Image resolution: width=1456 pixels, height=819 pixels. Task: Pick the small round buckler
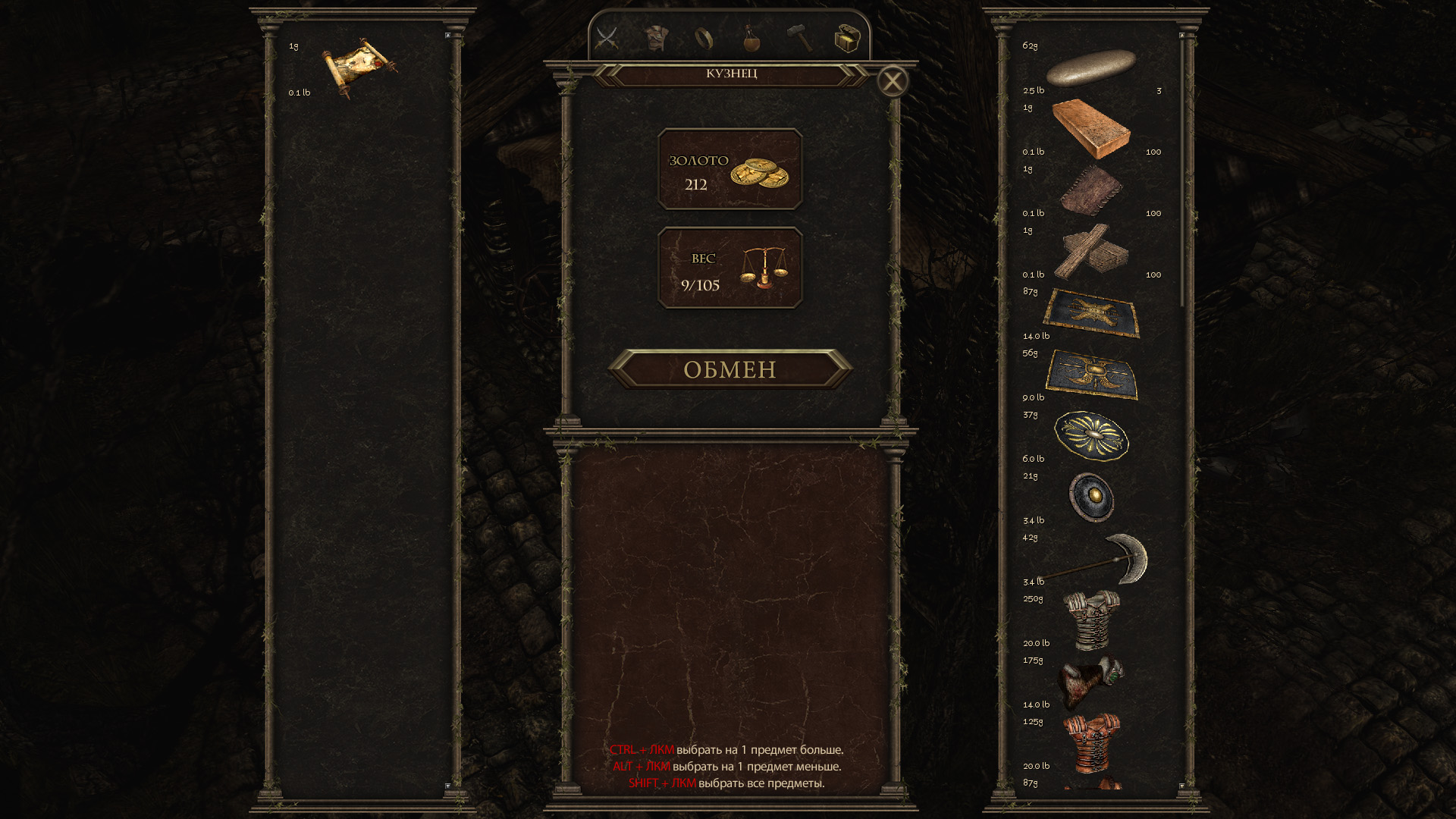1091,497
